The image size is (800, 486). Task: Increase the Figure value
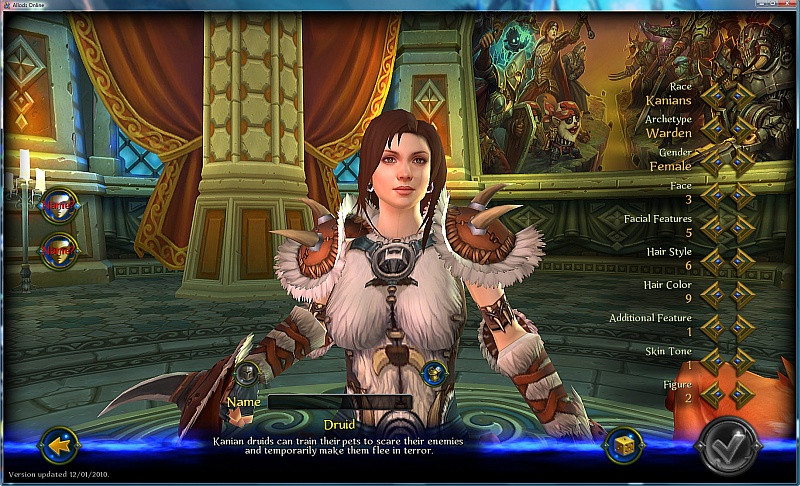[x=741, y=392]
